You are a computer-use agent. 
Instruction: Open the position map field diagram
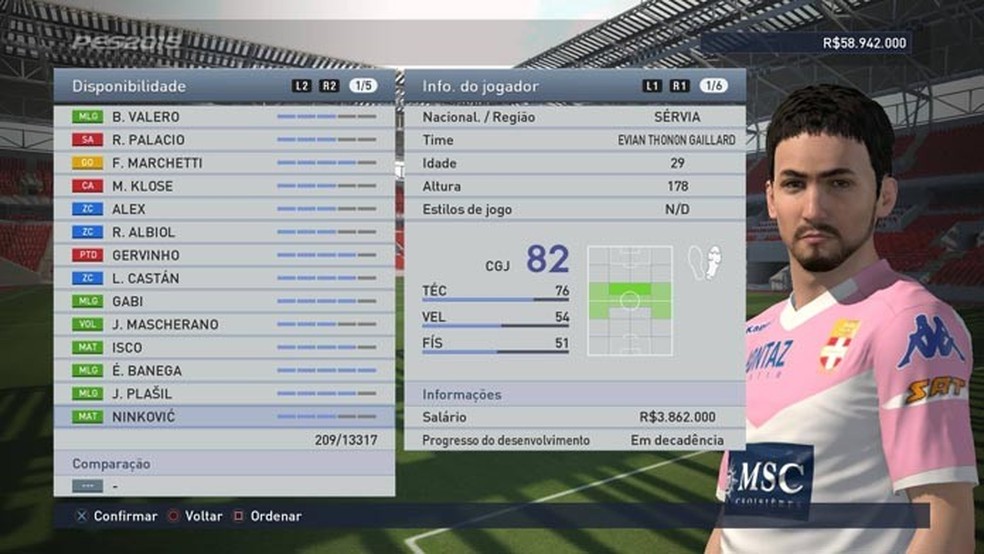tap(630, 300)
